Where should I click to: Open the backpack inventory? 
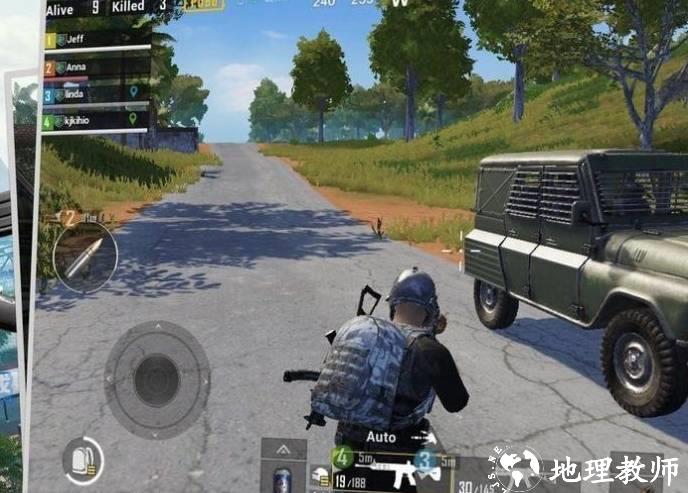pyautogui.click(x=82, y=460)
